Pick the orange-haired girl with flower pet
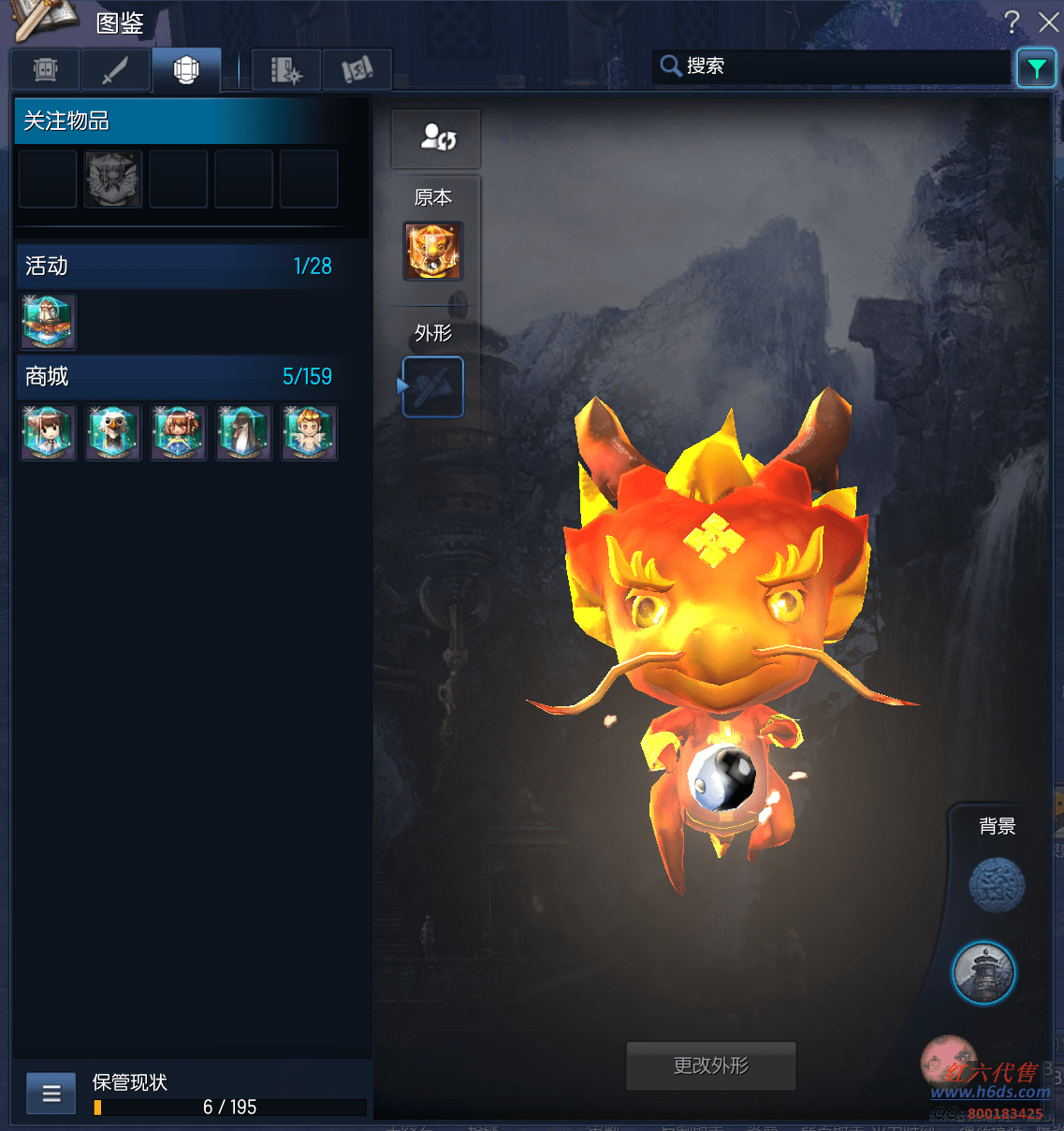This screenshot has width=1064, height=1131. coord(179,432)
